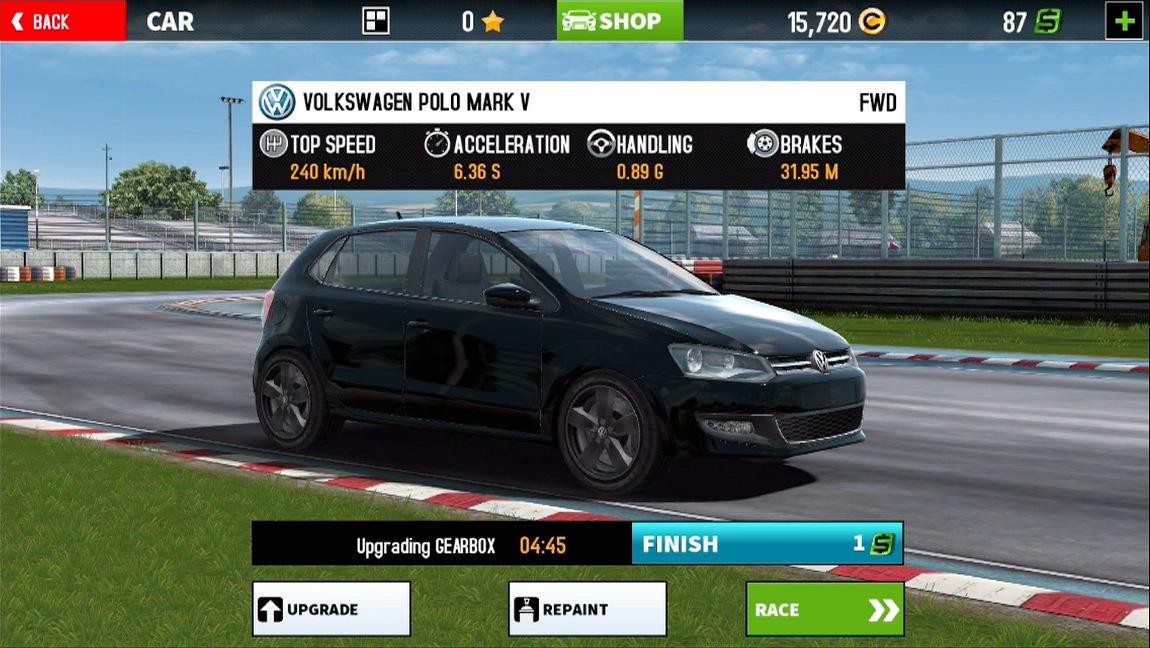Open the car SHOP
This screenshot has height=648, width=1150.
click(x=619, y=21)
